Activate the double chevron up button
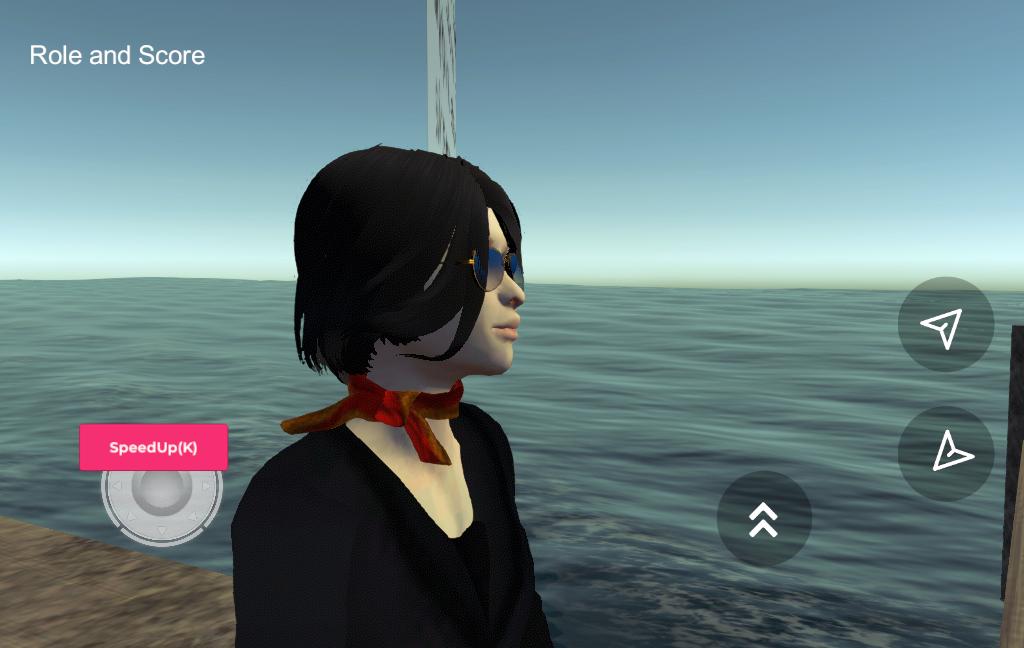The image size is (1024, 648). pos(764,518)
